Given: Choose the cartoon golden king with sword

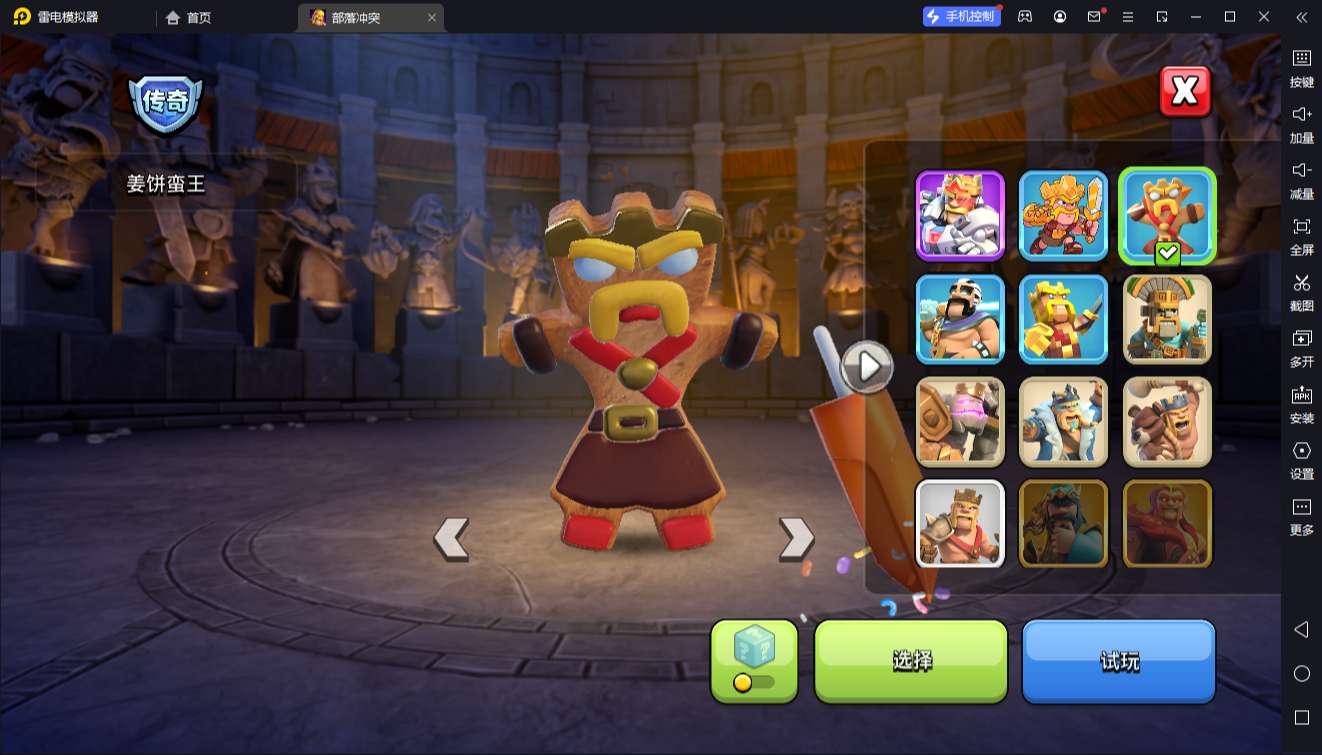Looking at the screenshot, I should point(1063,216).
